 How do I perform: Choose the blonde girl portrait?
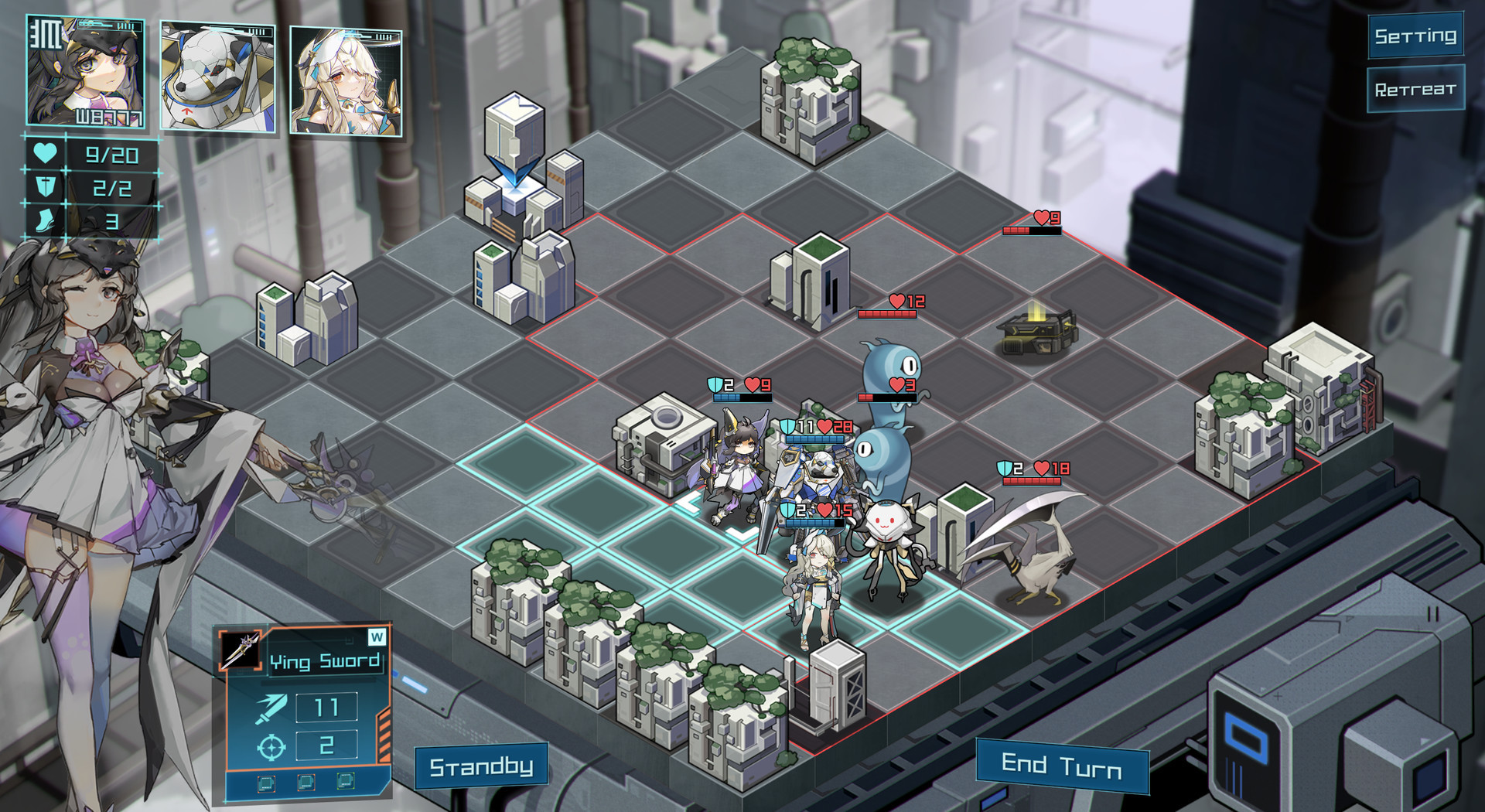pos(346,81)
